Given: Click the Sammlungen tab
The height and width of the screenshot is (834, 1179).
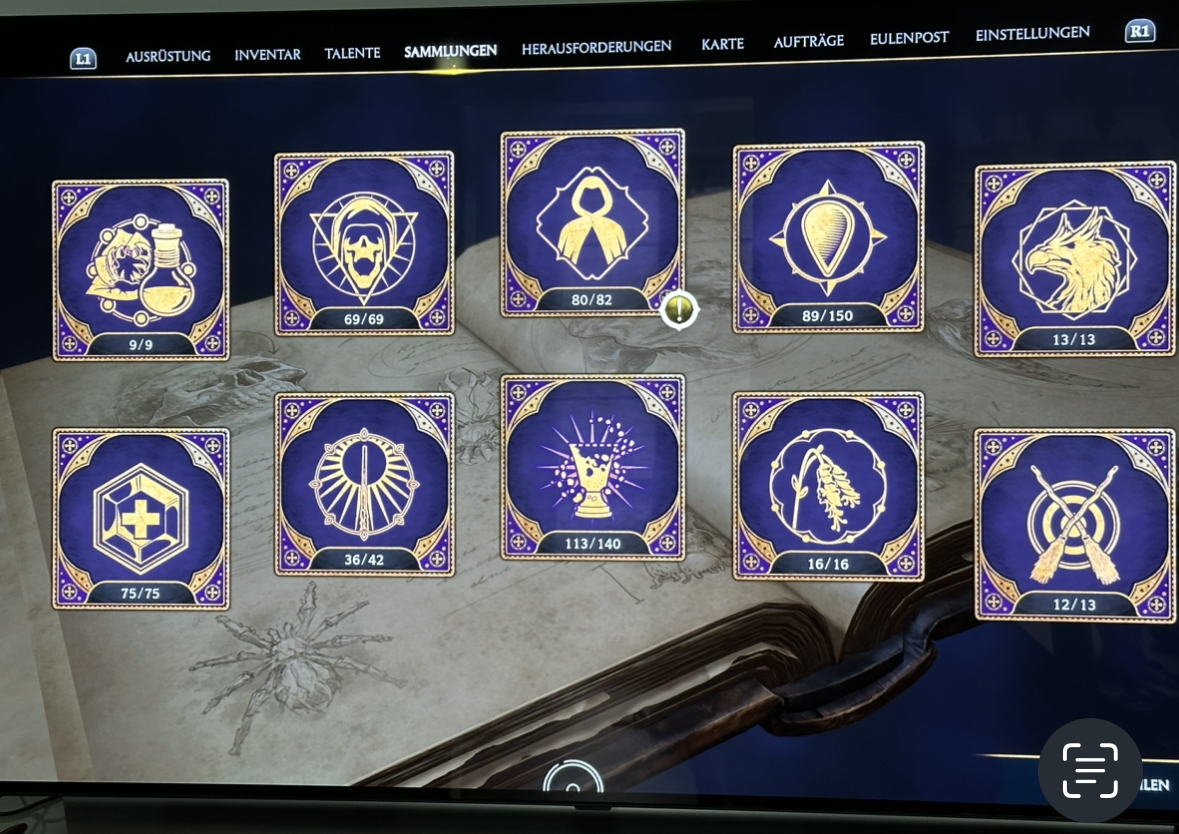Looking at the screenshot, I should 450,51.
